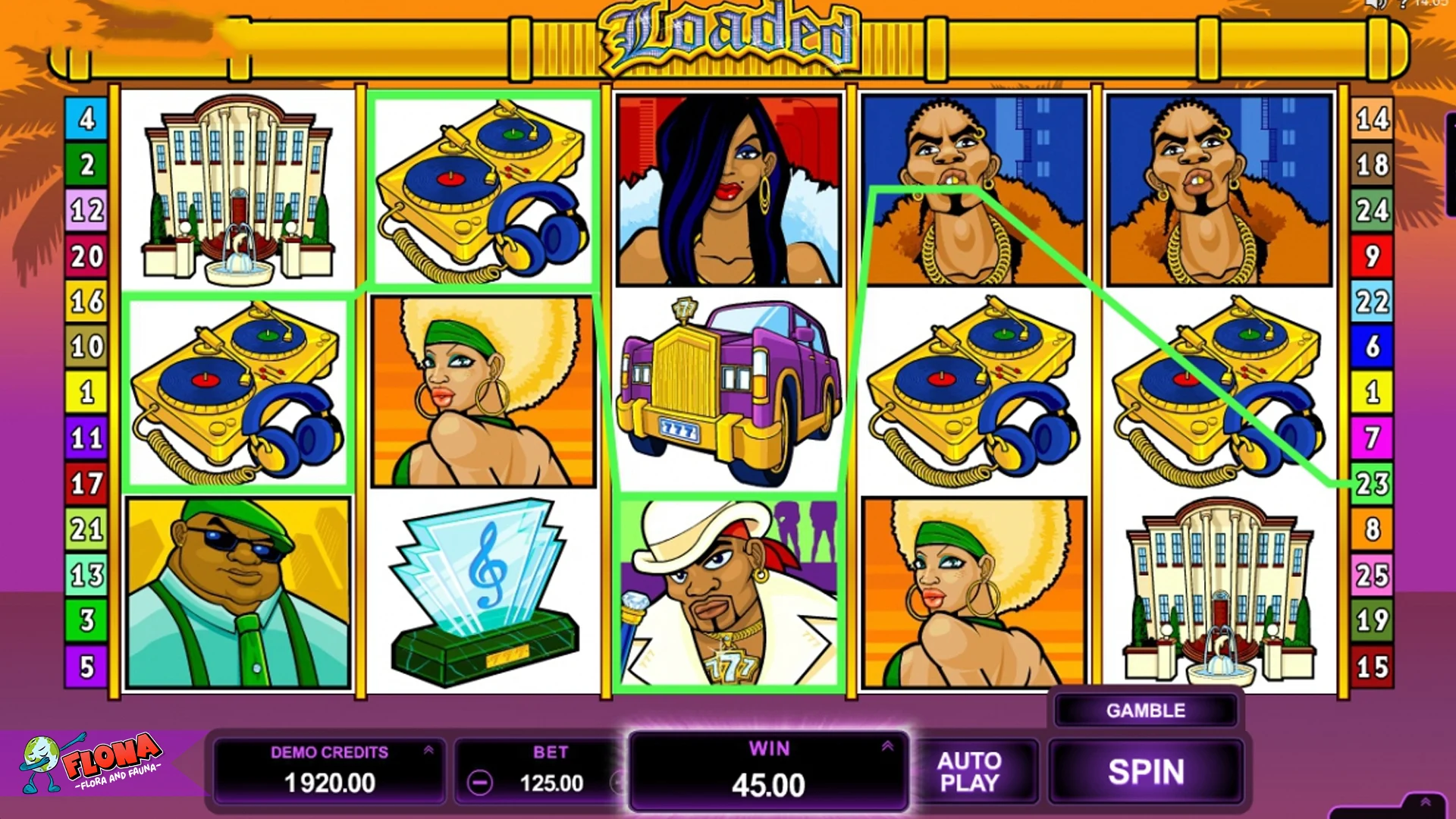Select payline number 25

click(1372, 575)
